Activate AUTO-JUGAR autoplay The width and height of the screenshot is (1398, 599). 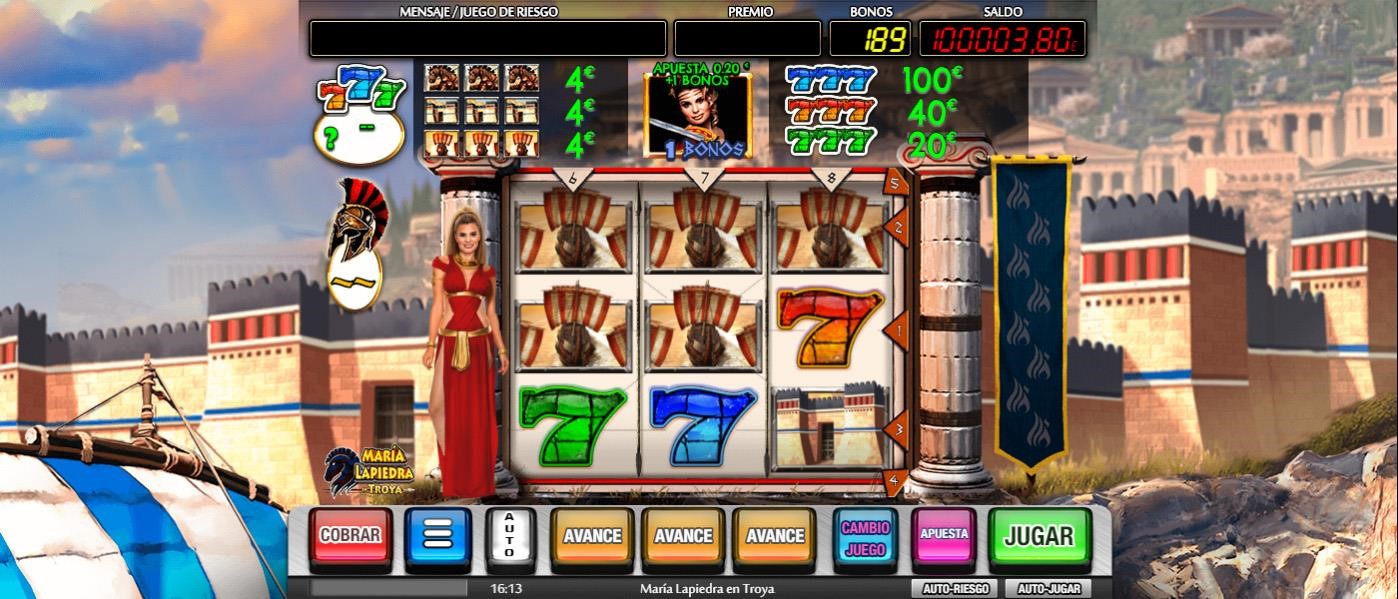[x=1047, y=589]
